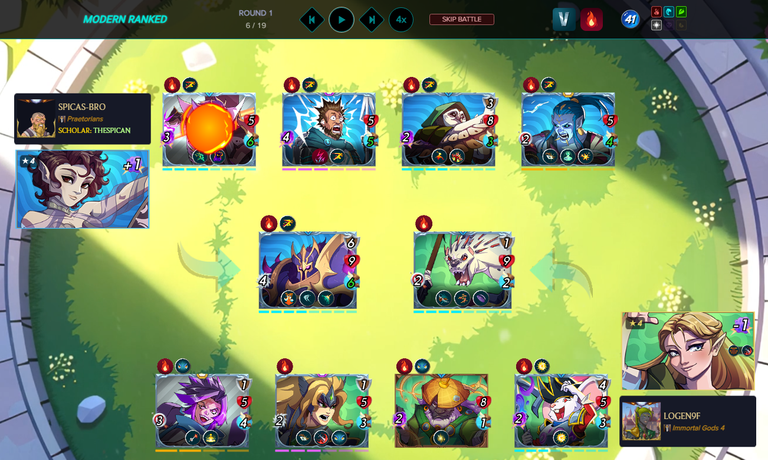Viewport: 768px width, 460px height.
Task: Toggle the 4x playback speed
Action: click(401, 19)
